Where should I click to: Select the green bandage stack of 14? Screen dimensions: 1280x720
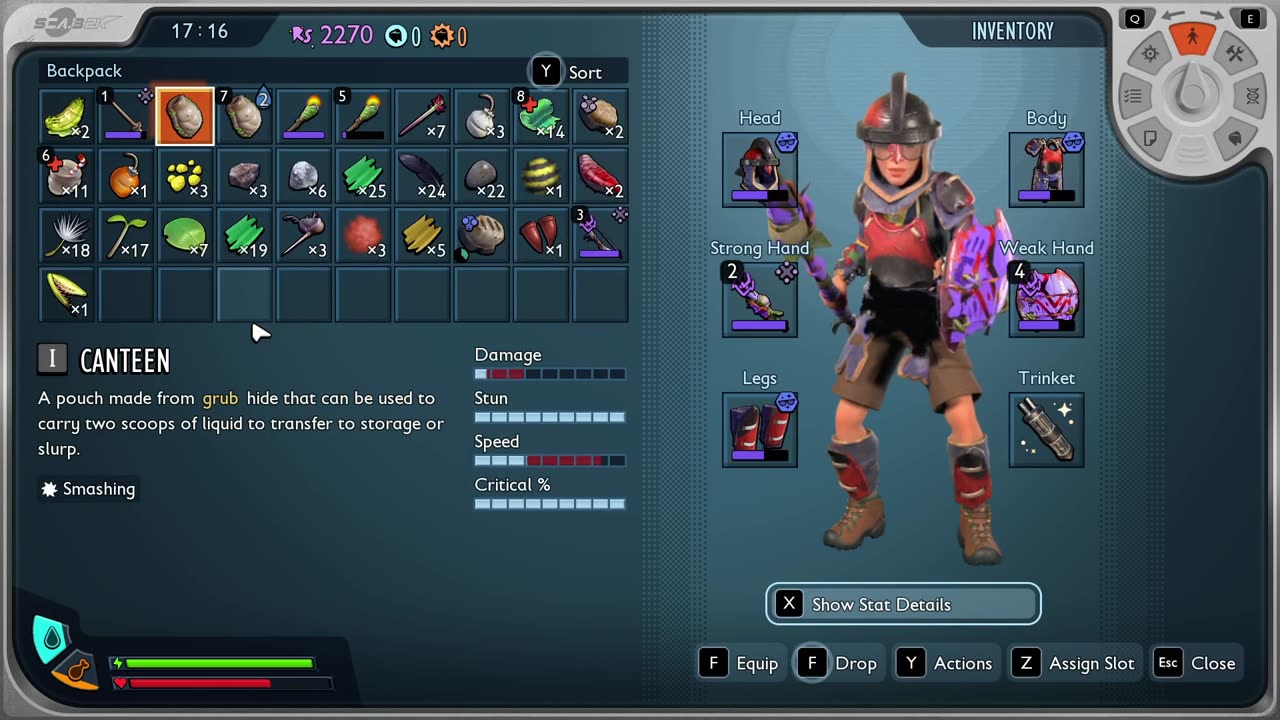pyautogui.click(x=541, y=117)
